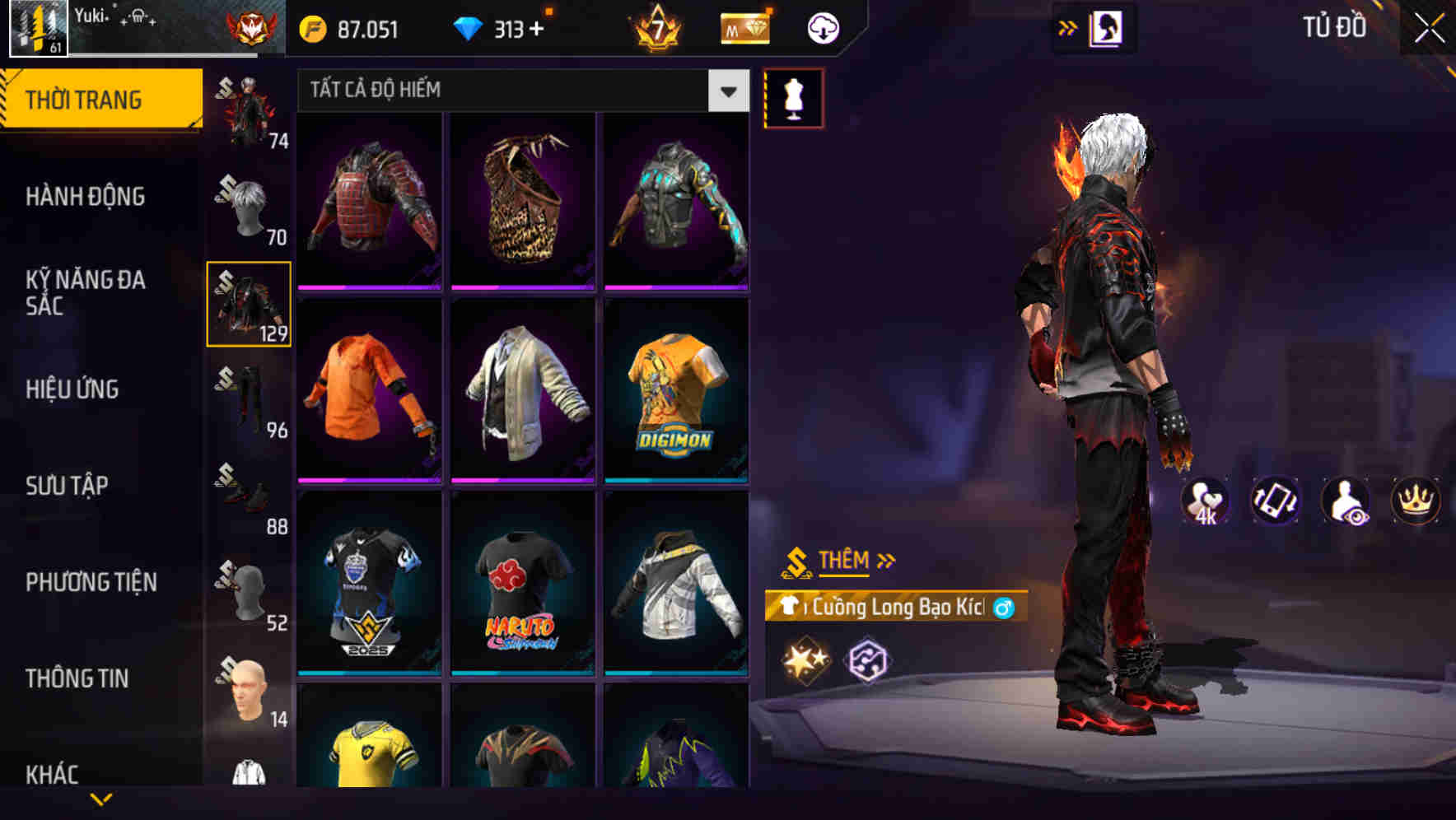Select the rank badge showing level 7 progress
This screenshot has width=1456, height=820.
656,27
